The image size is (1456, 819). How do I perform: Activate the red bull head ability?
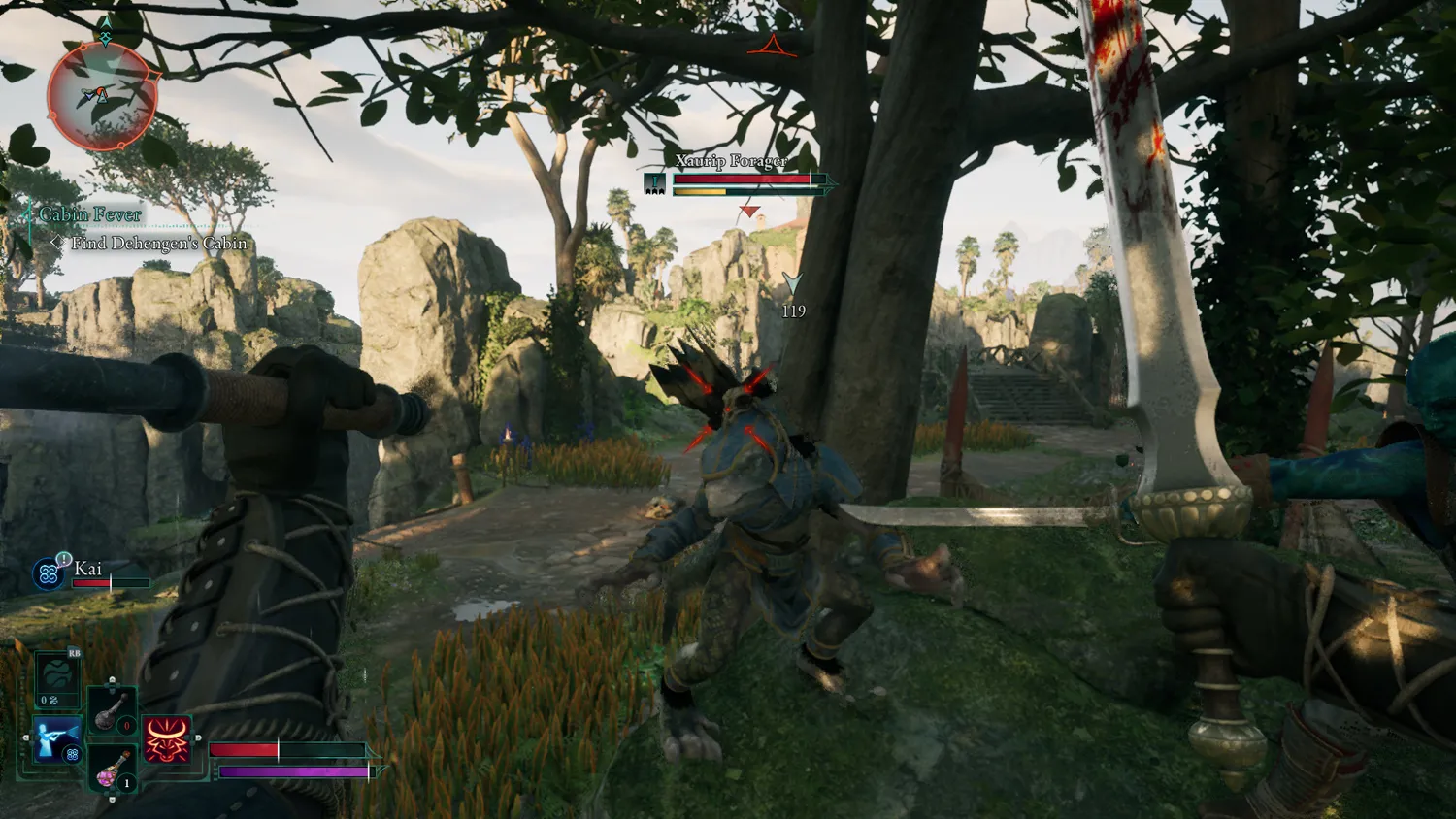[168, 740]
